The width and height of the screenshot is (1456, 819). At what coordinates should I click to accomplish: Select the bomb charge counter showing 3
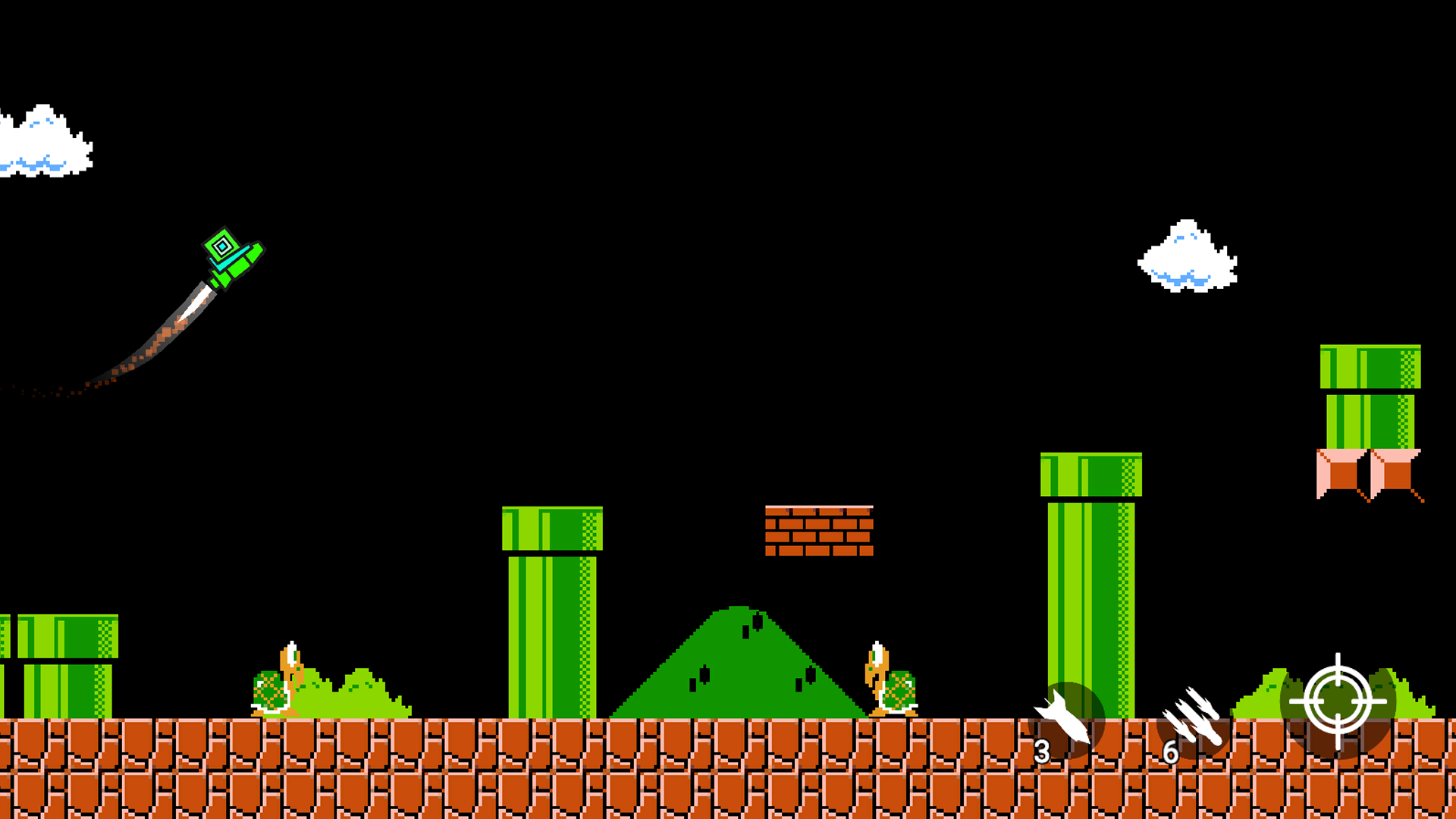pos(1042,751)
